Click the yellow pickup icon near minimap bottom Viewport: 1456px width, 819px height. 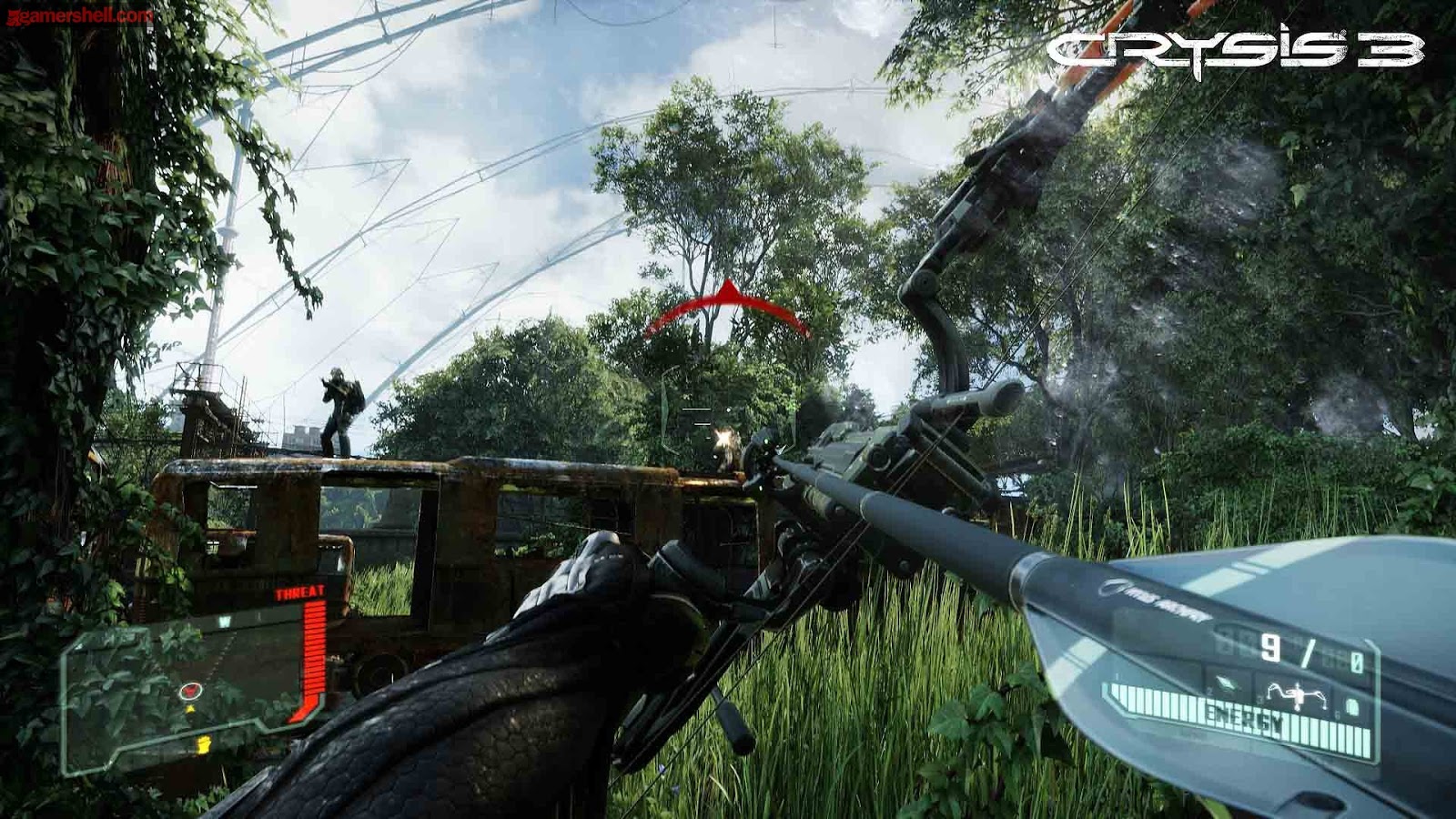point(203,744)
